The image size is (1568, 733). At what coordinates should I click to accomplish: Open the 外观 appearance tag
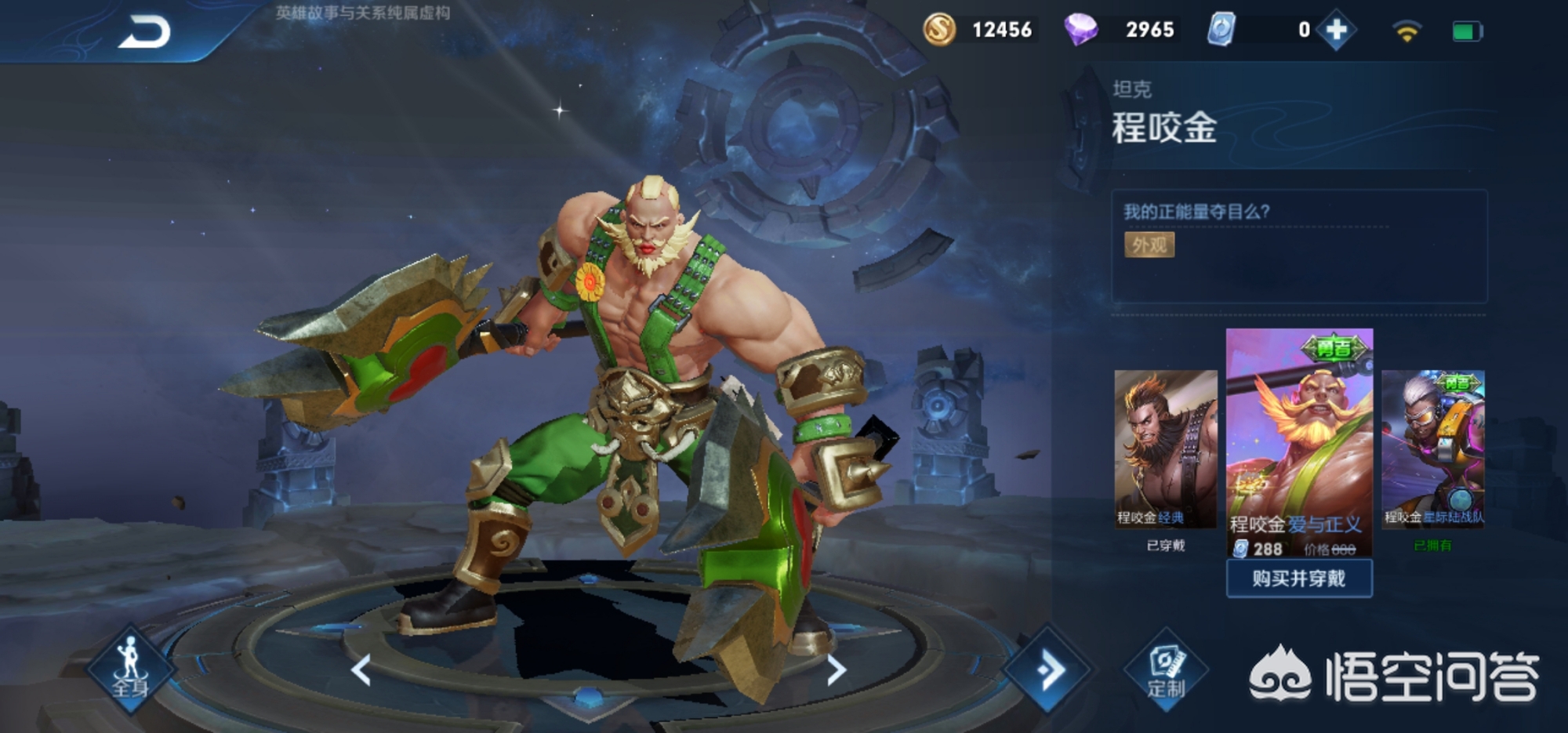(1149, 245)
